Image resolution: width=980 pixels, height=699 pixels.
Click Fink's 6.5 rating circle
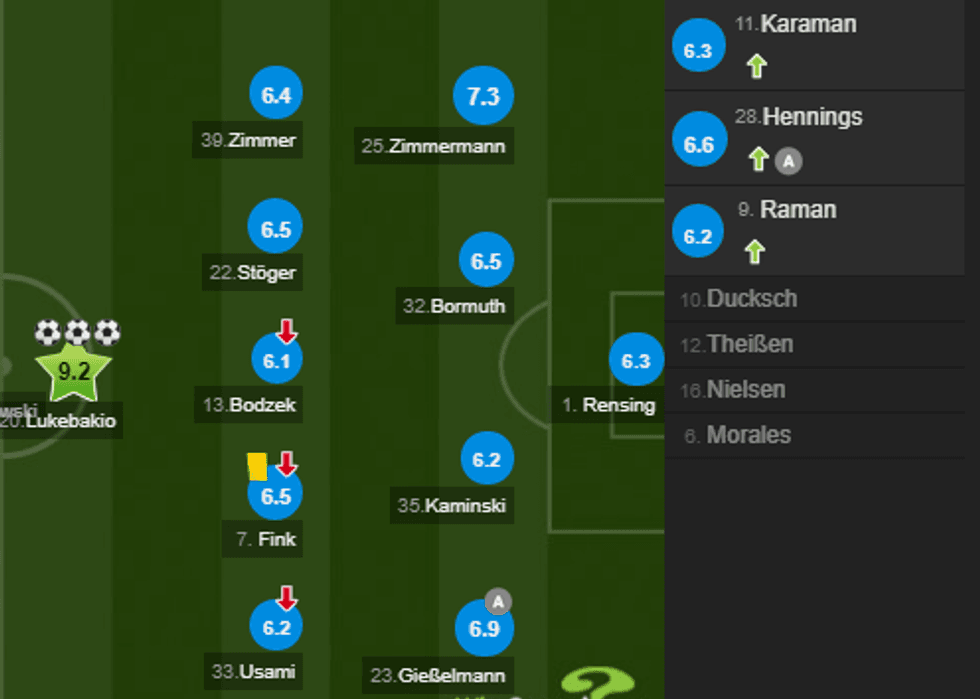pyautogui.click(x=275, y=495)
